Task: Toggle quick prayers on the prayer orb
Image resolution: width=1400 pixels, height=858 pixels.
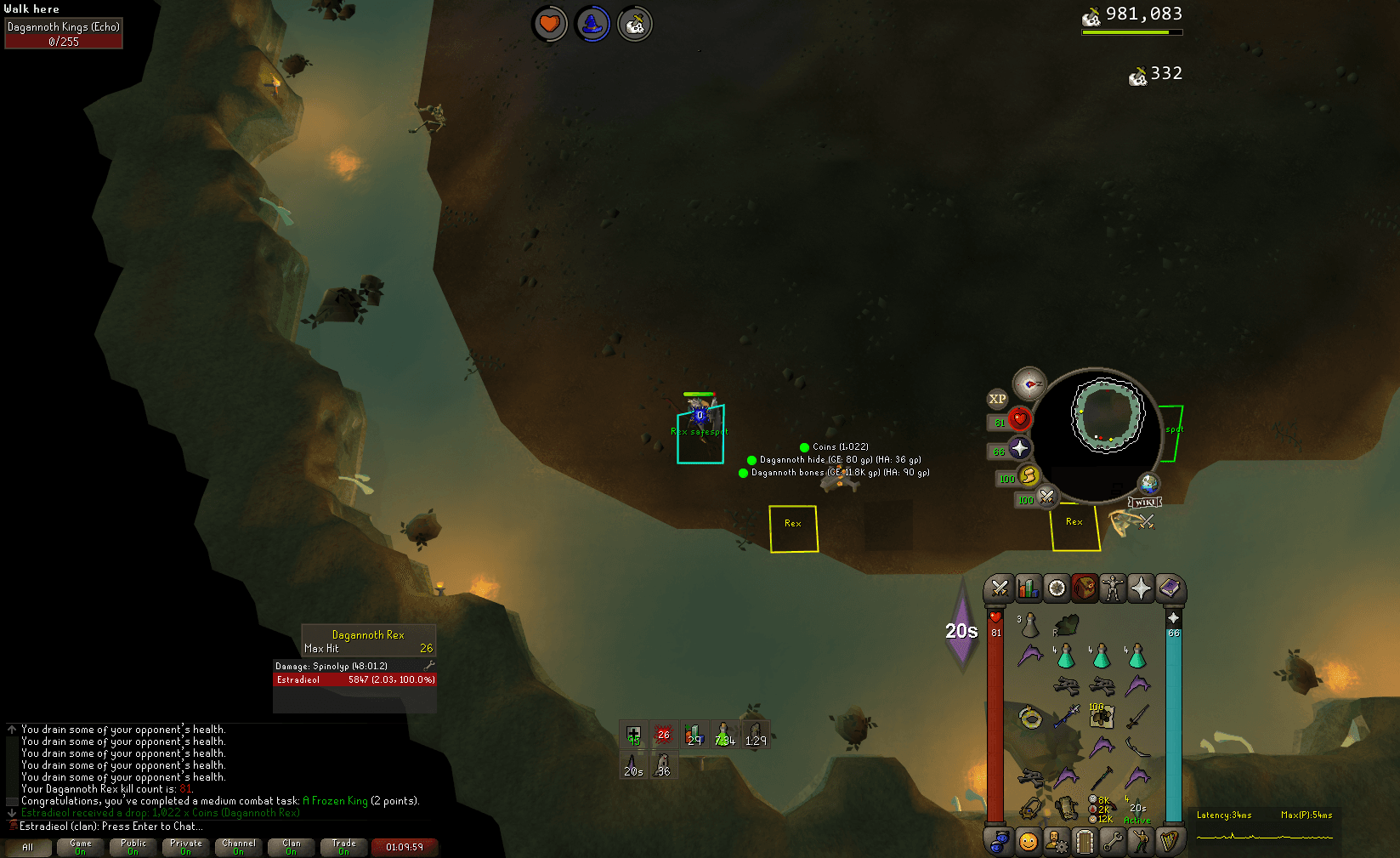Action: pos(1019,449)
